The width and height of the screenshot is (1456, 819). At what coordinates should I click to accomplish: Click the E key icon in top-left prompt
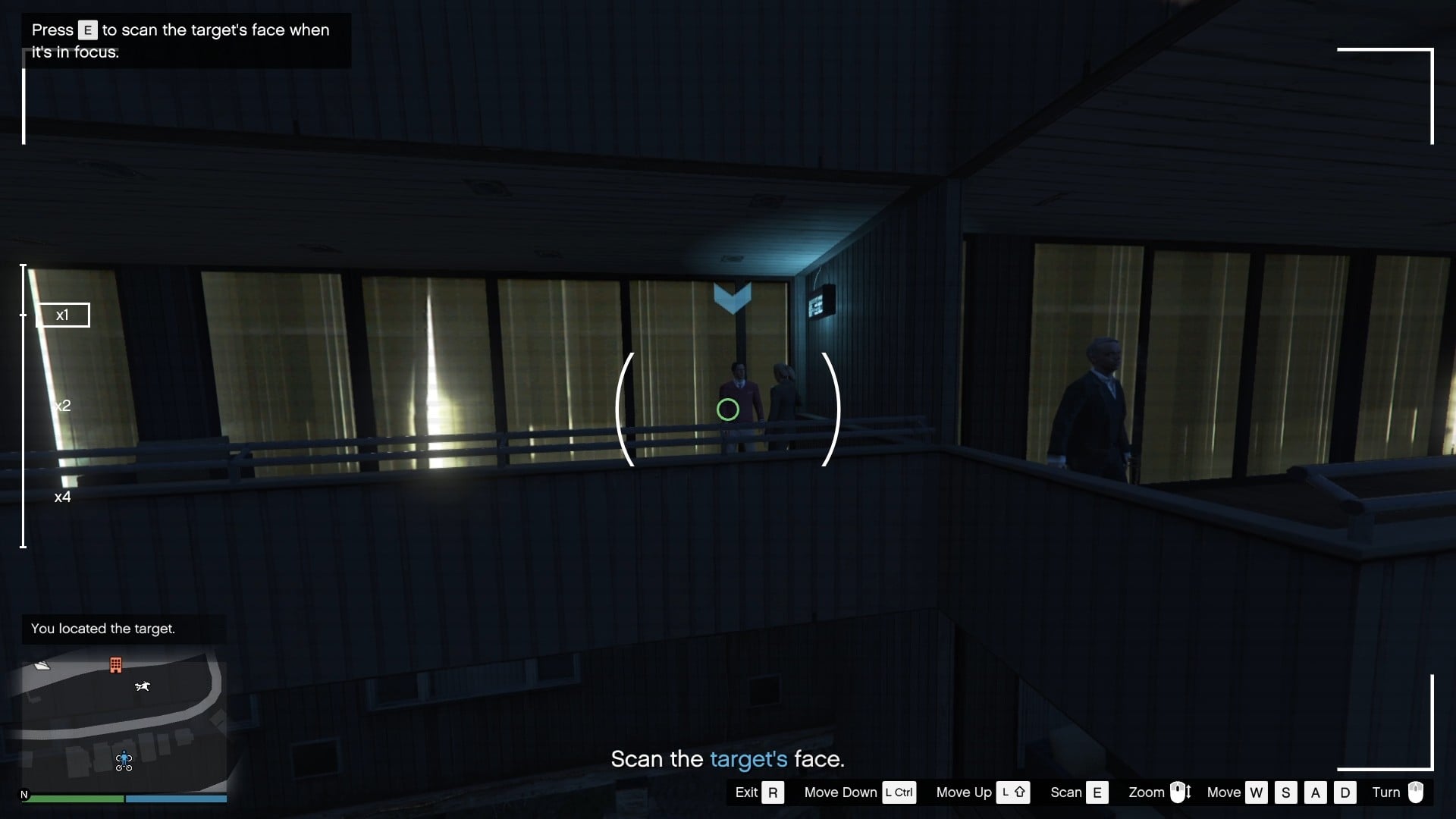(x=87, y=30)
